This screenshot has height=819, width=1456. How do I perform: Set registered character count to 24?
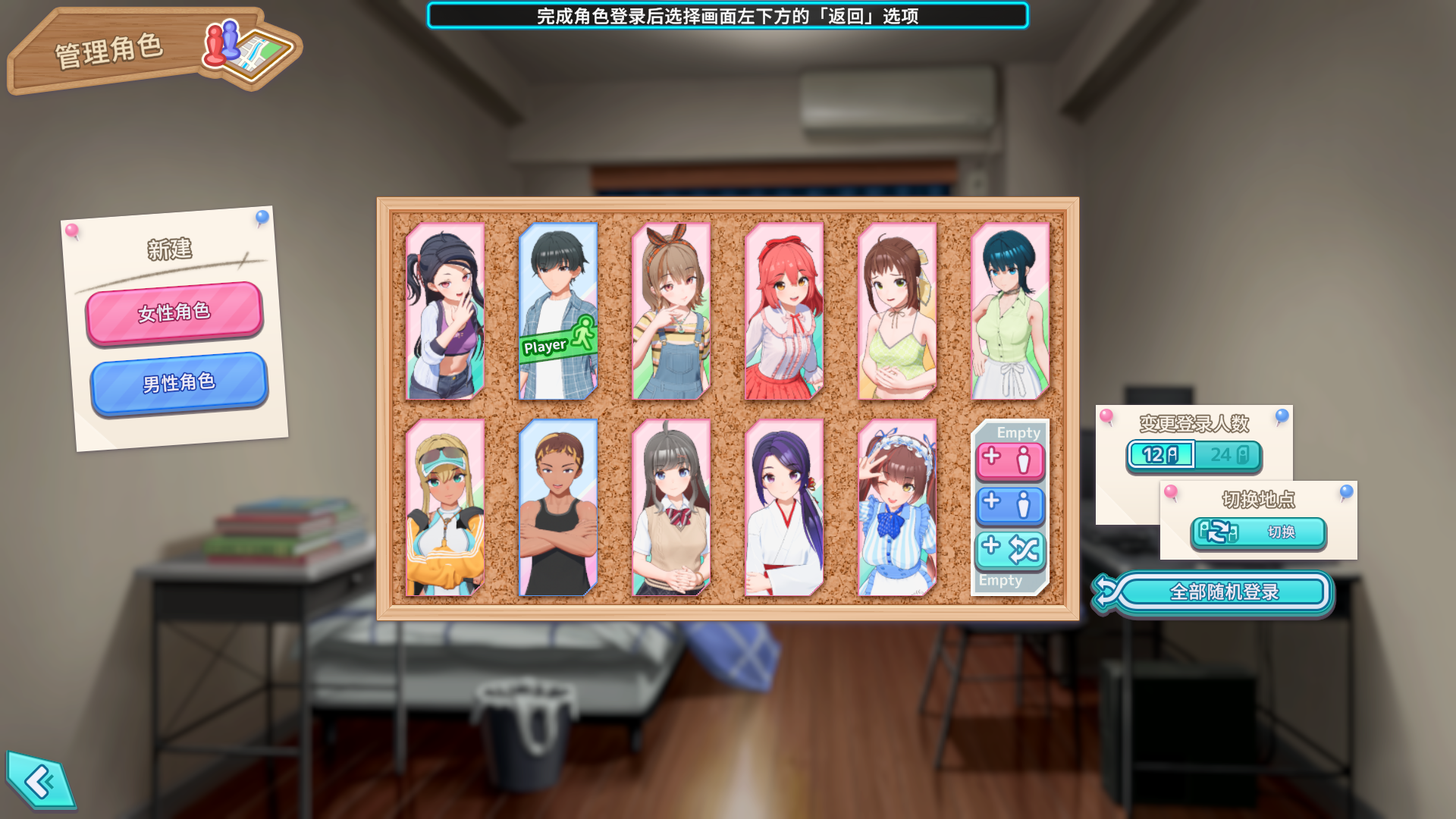pyautogui.click(x=1228, y=455)
